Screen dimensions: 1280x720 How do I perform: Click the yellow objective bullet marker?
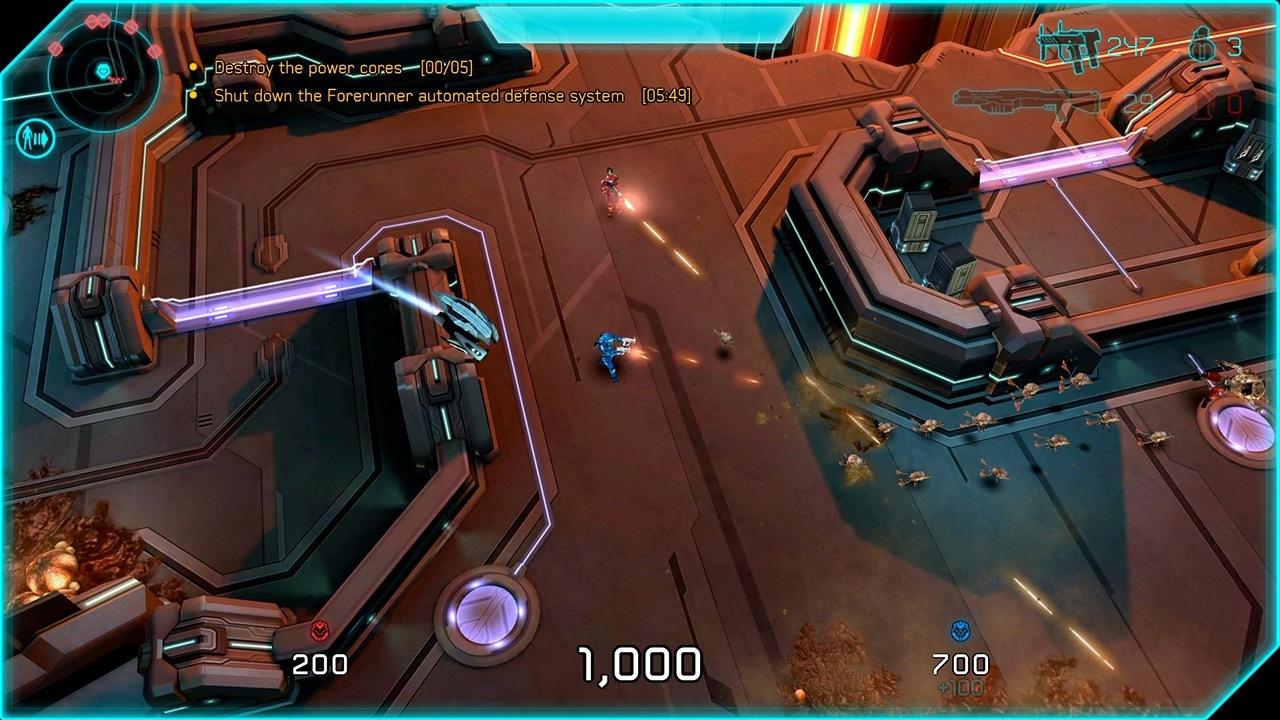(193, 67)
